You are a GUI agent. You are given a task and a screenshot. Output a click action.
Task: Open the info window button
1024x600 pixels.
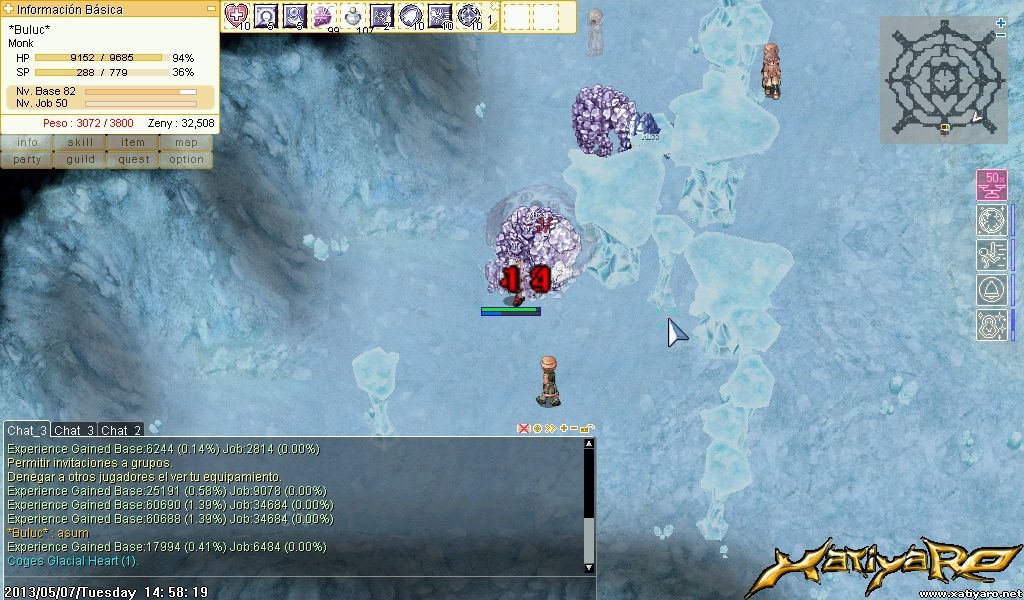27,142
